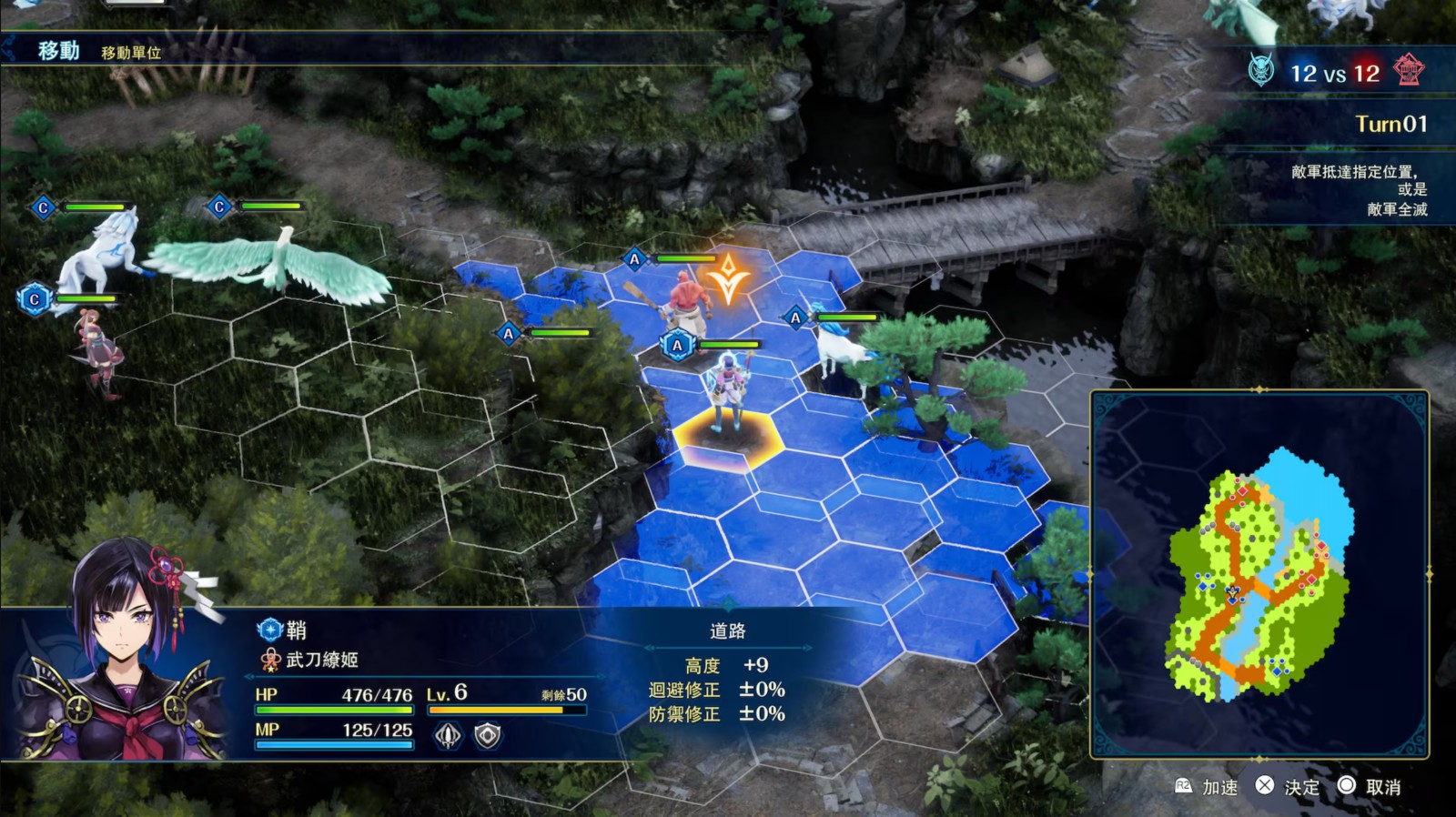Open the battlefield minimap

coord(1259,575)
